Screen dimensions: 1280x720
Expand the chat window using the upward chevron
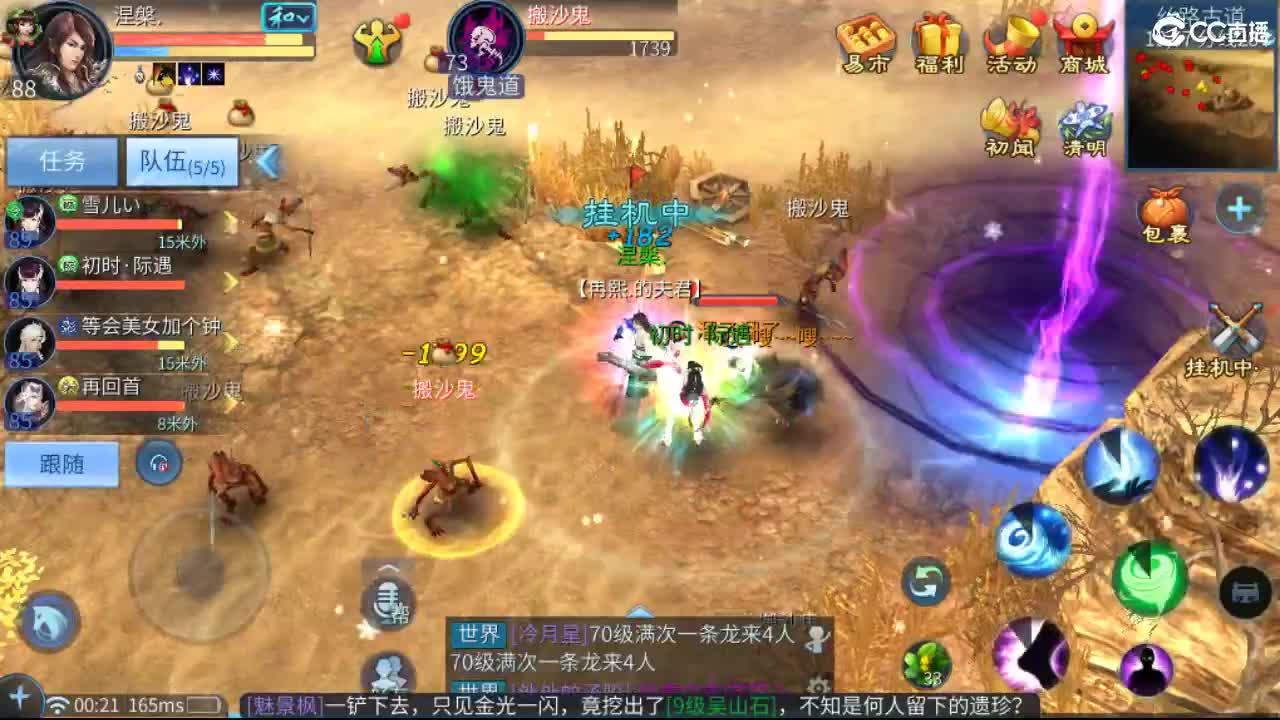point(640,615)
